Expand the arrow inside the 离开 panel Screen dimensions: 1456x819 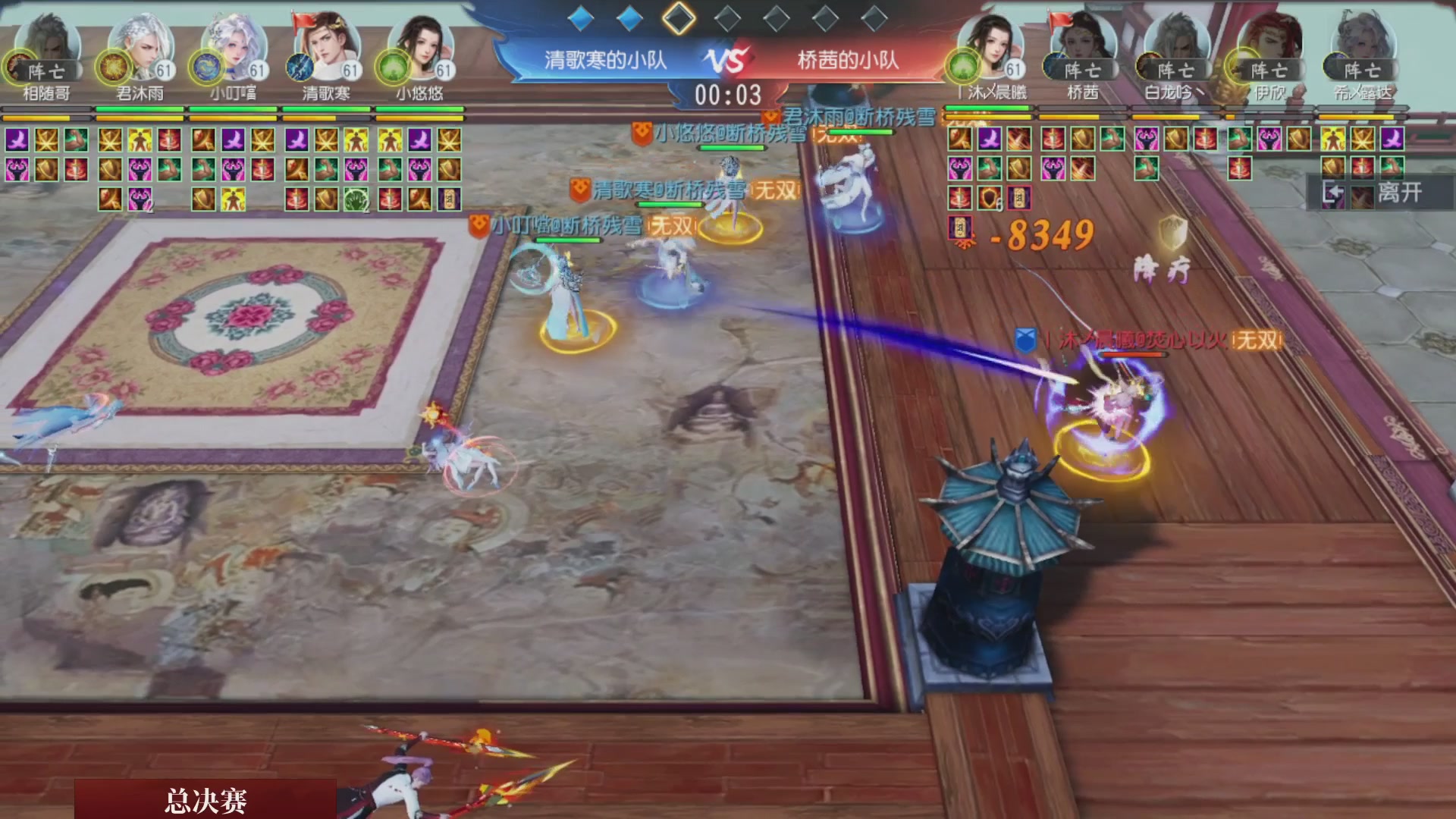(x=1332, y=193)
